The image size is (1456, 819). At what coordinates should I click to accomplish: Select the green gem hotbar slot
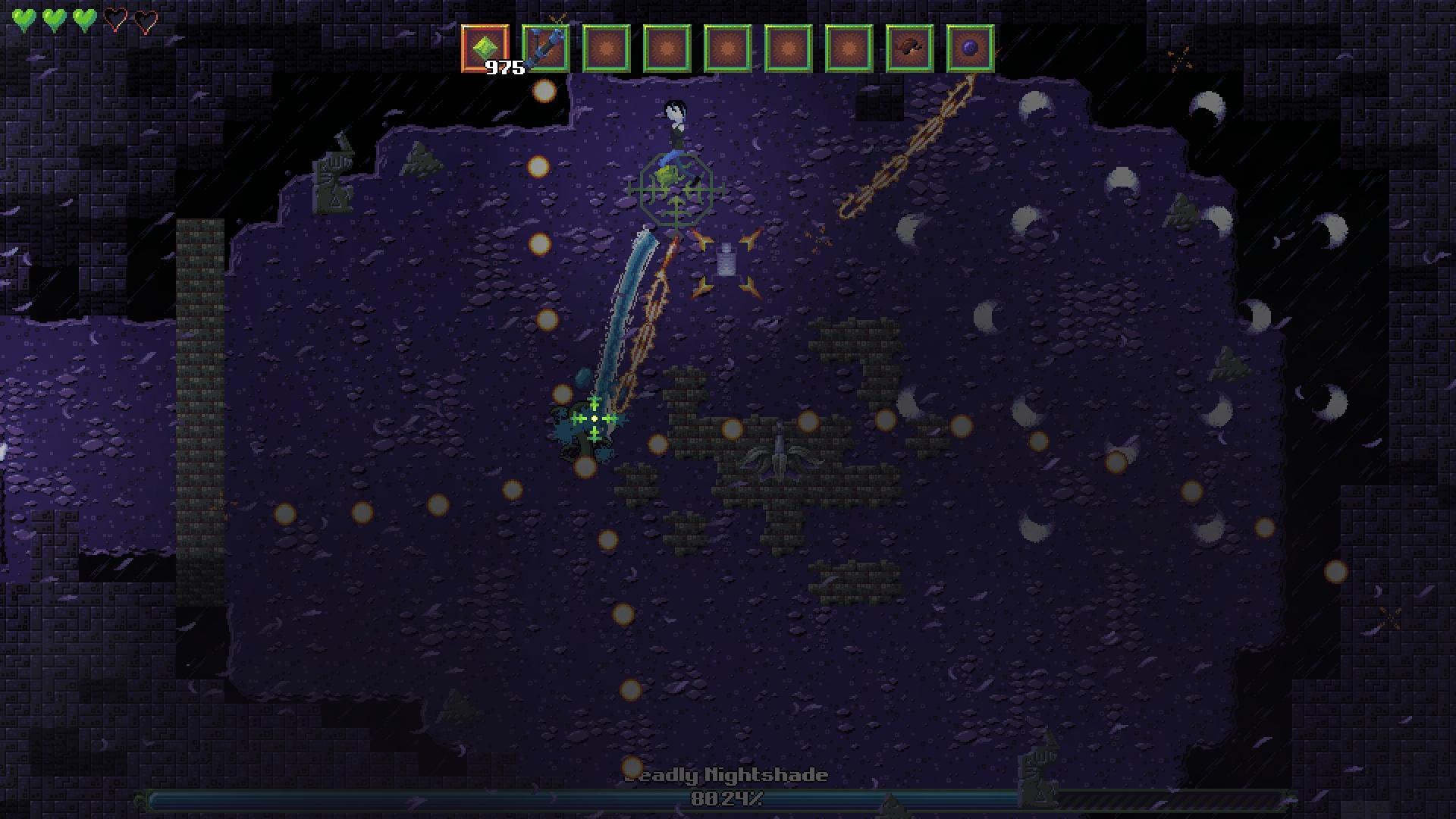485,49
